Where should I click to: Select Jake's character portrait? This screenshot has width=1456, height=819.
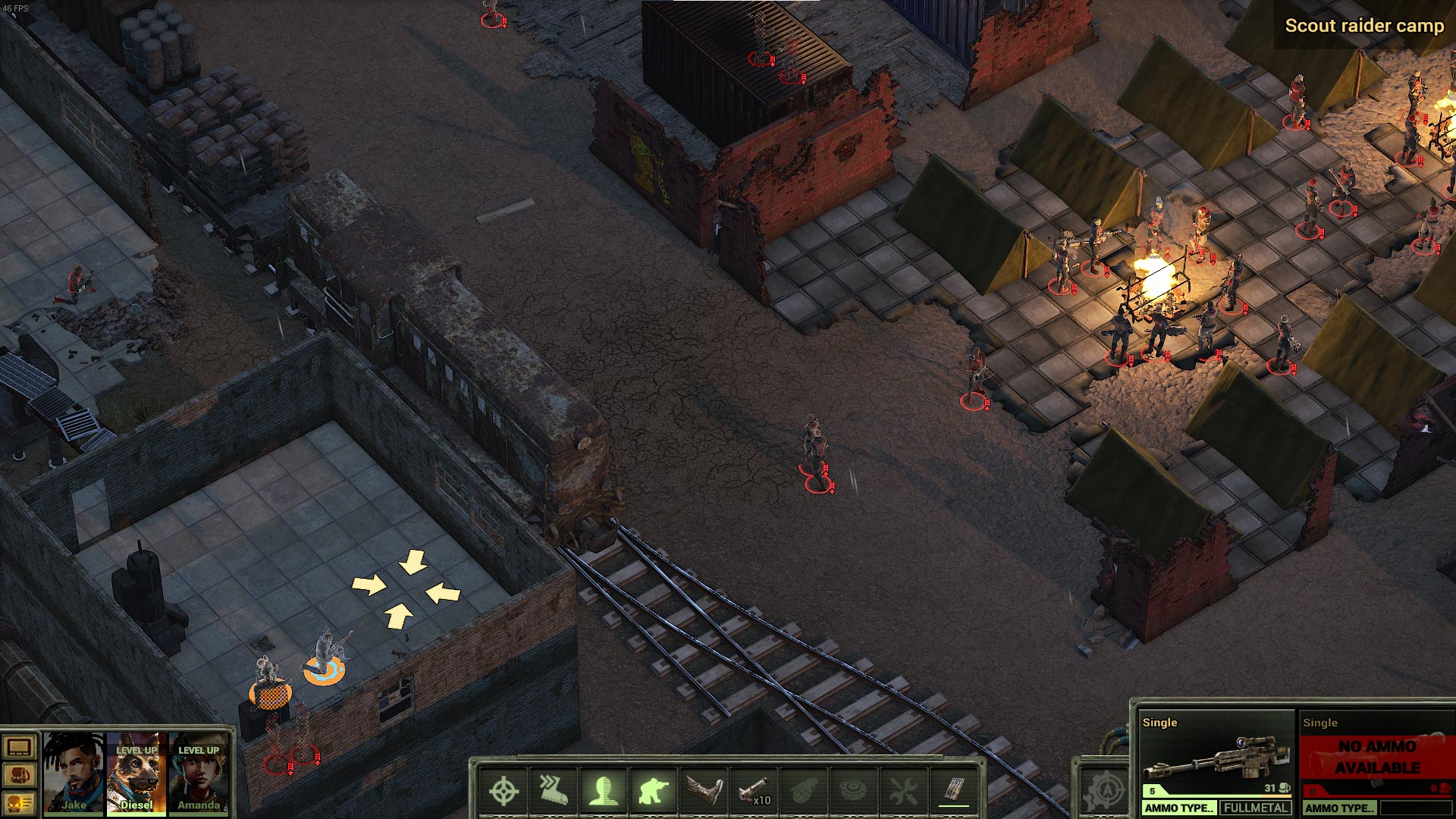74,773
